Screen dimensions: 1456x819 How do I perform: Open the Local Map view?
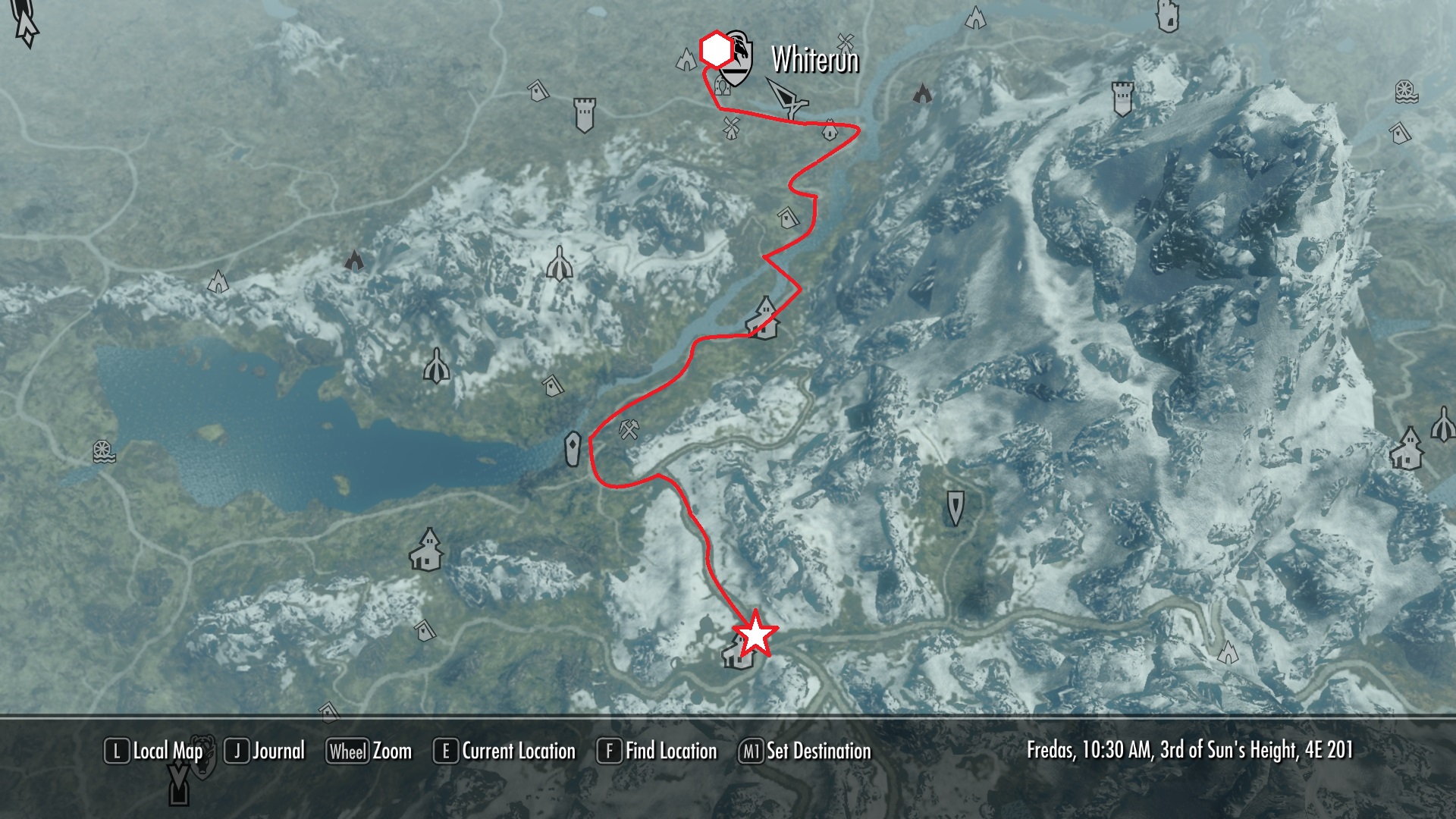point(154,752)
